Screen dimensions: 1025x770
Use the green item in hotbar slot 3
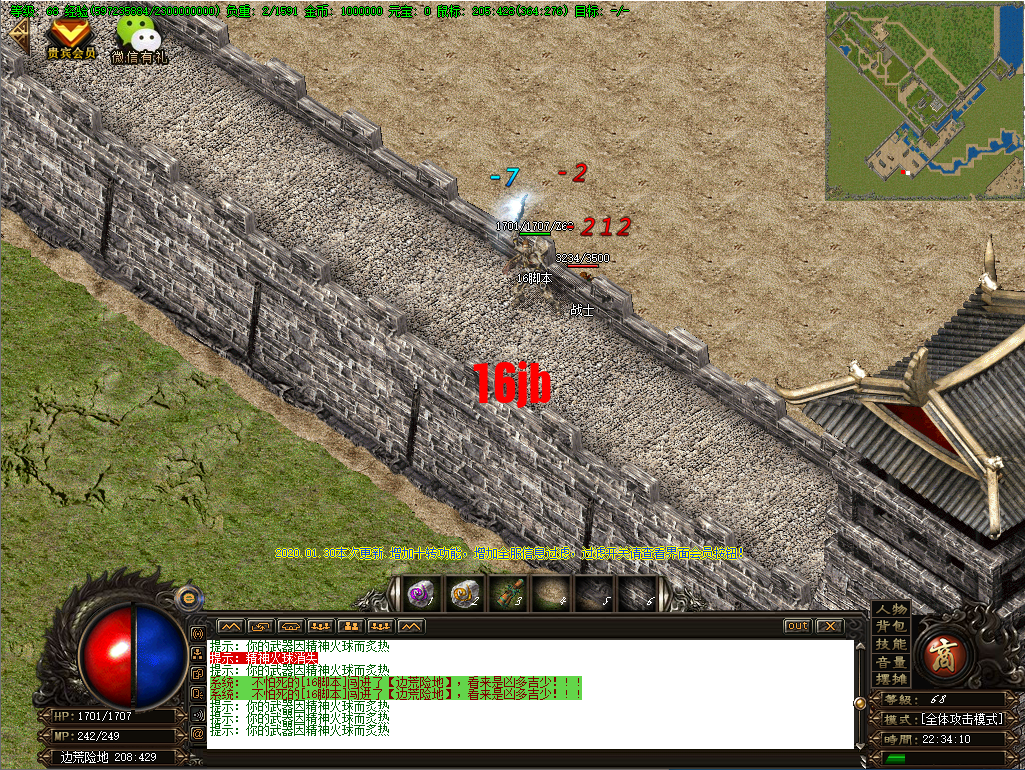point(508,594)
